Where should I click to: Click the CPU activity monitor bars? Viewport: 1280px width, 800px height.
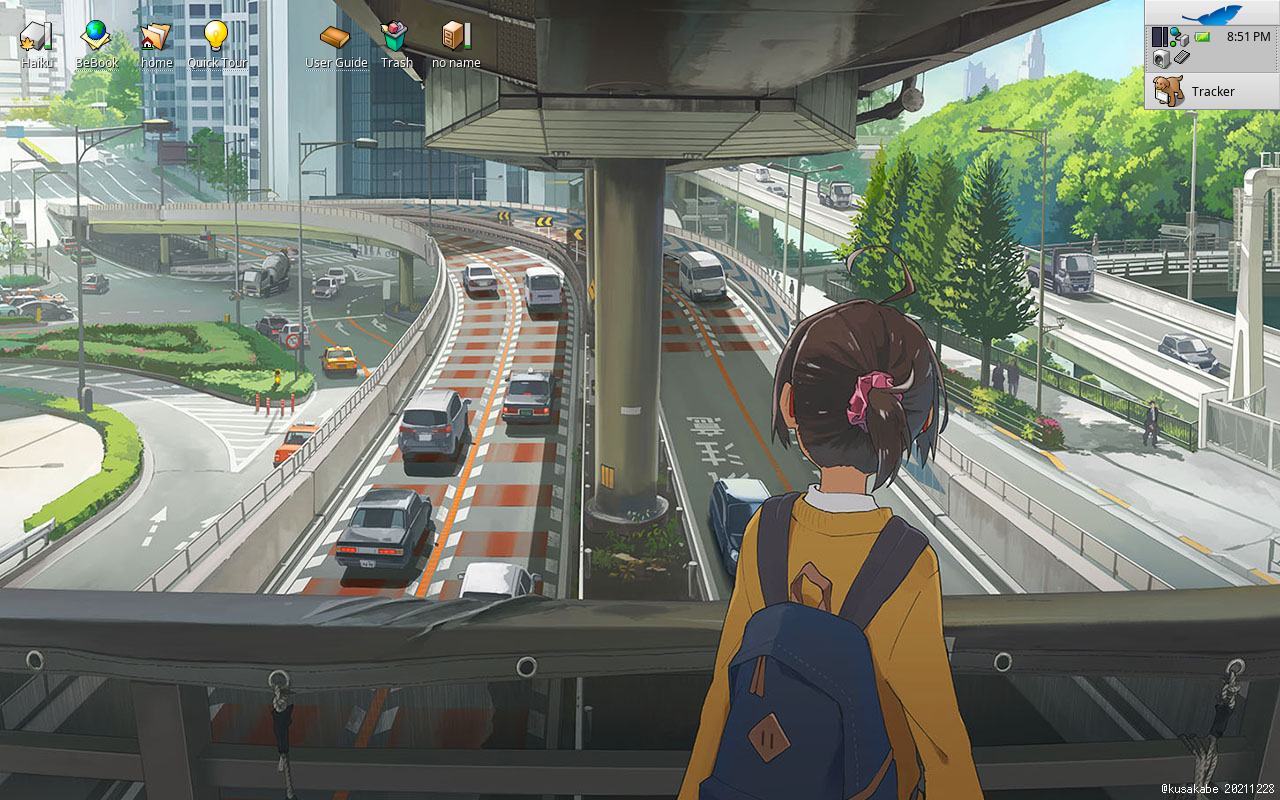click(1160, 37)
